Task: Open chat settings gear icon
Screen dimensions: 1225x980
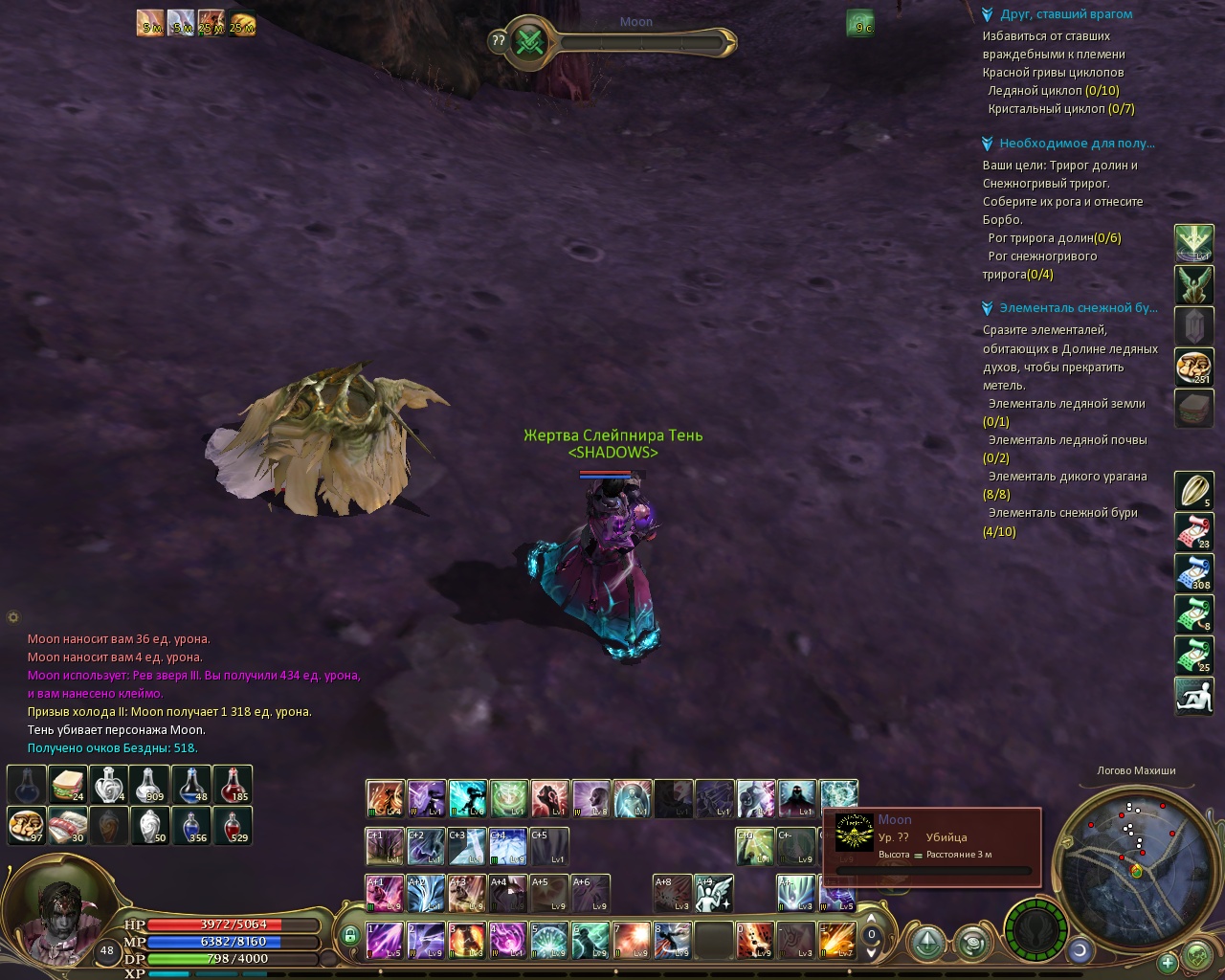Action: [13, 617]
